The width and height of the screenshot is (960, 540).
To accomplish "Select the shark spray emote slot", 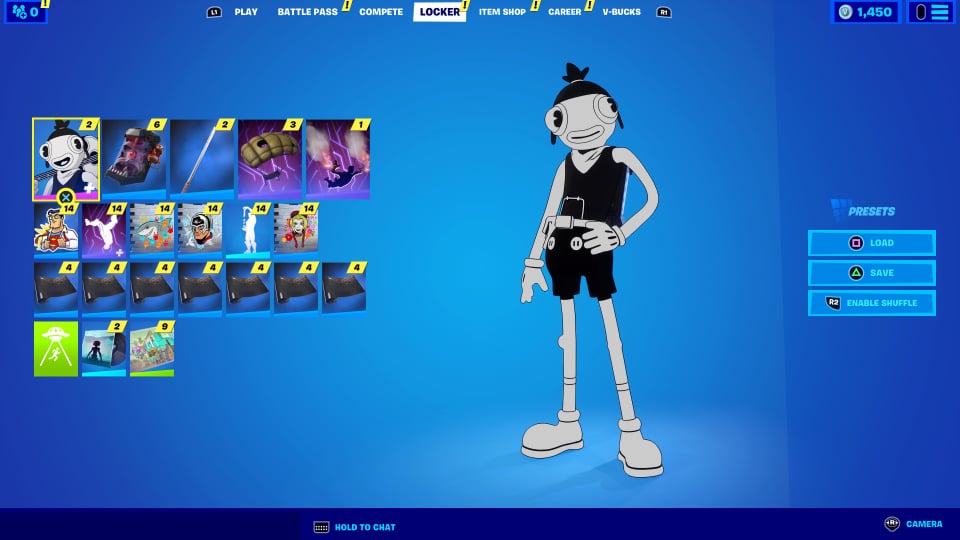I will coord(152,230).
